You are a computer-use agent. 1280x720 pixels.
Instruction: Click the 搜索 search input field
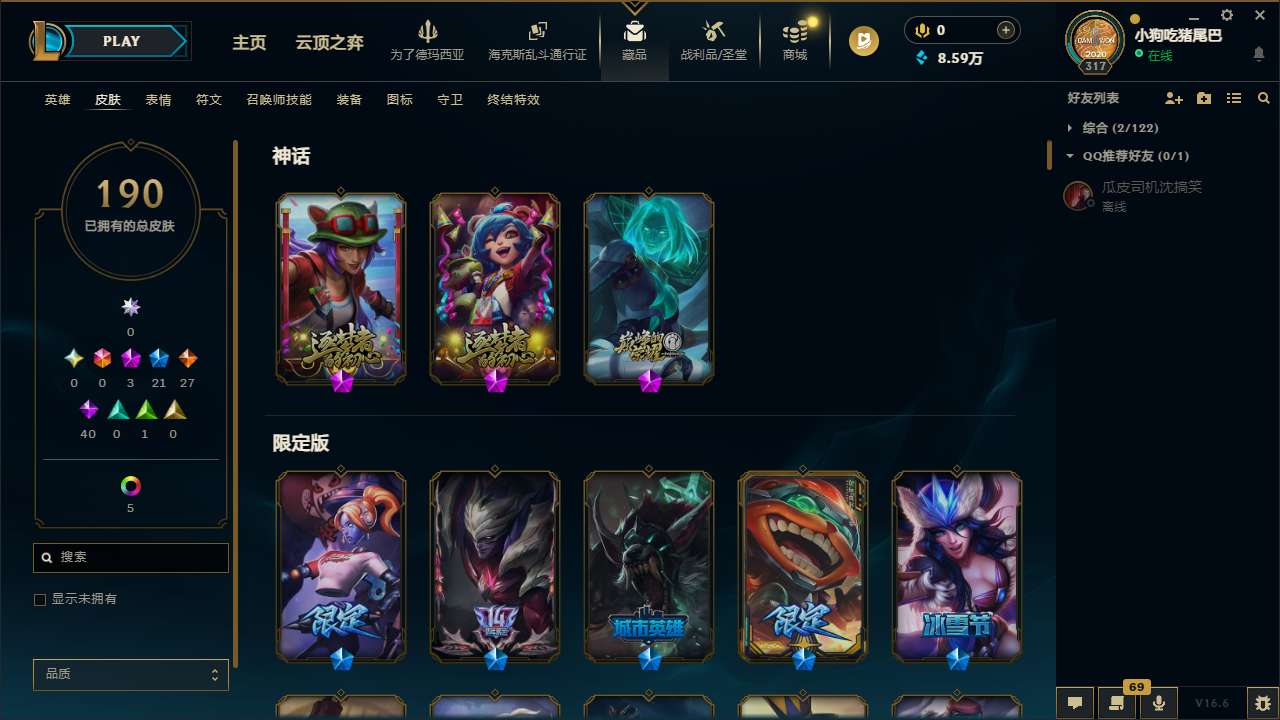(x=130, y=557)
